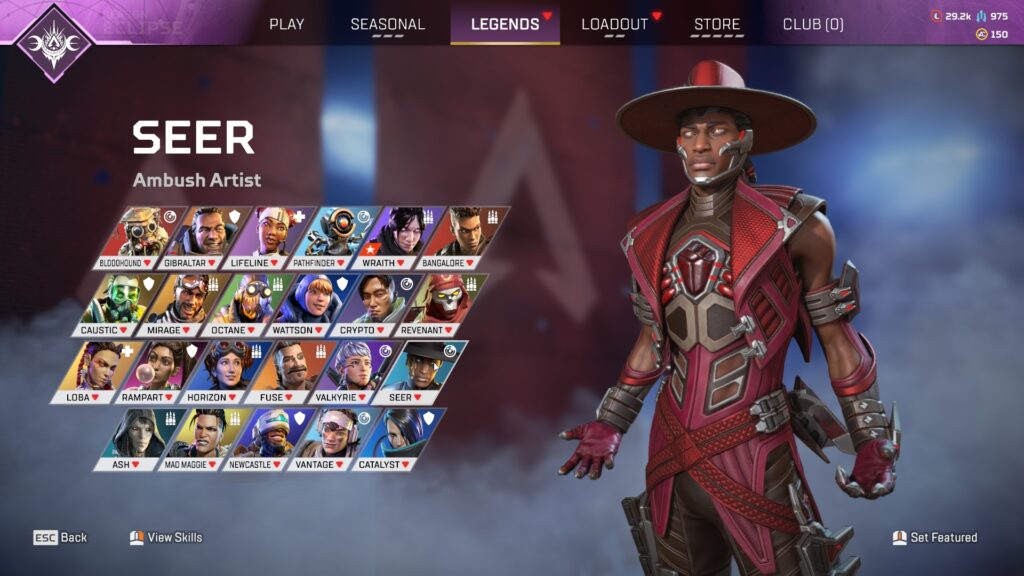Open the Seasonal tab

[387, 24]
